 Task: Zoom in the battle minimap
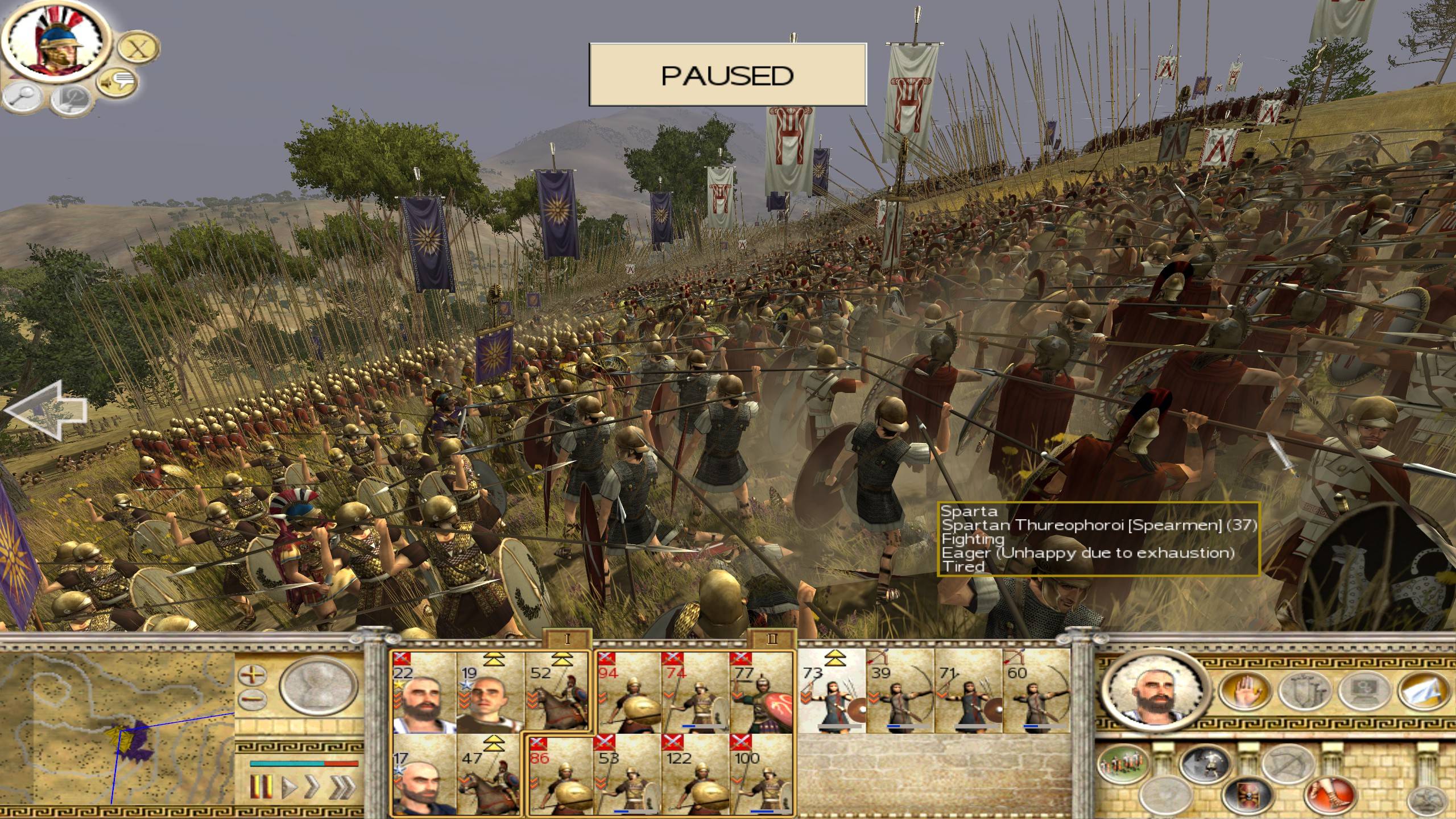[253, 676]
